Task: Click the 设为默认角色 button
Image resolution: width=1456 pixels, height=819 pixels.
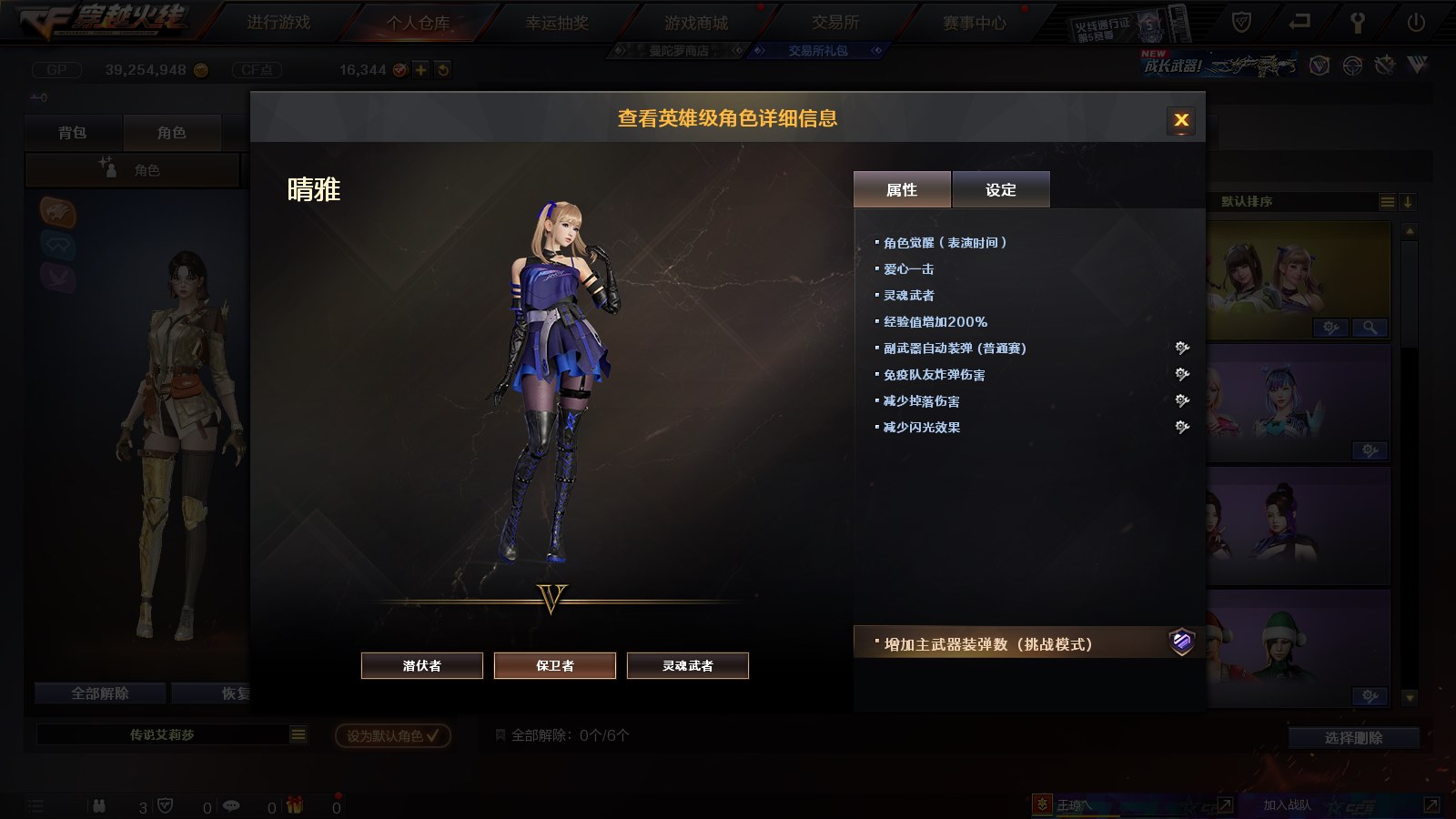Action: click(392, 735)
